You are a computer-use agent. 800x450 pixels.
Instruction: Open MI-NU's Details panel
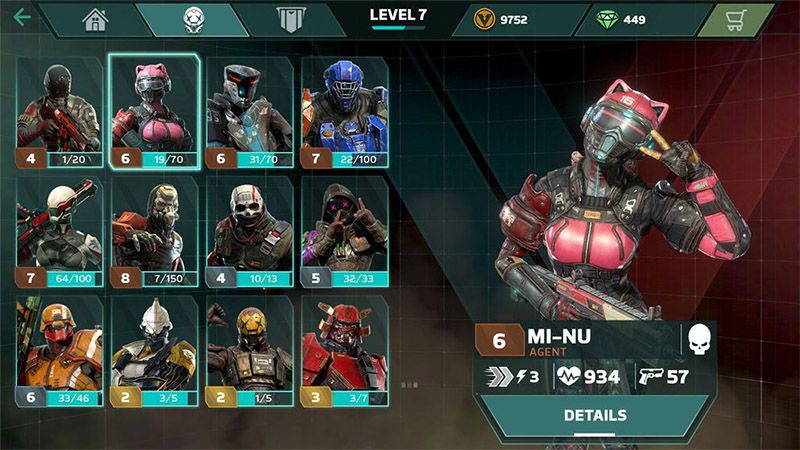coord(595,415)
